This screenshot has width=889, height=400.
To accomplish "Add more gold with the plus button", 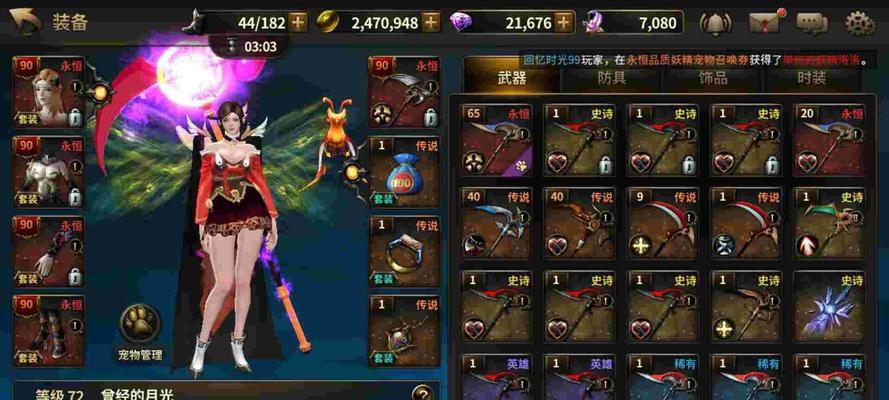I will tap(431, 21).
